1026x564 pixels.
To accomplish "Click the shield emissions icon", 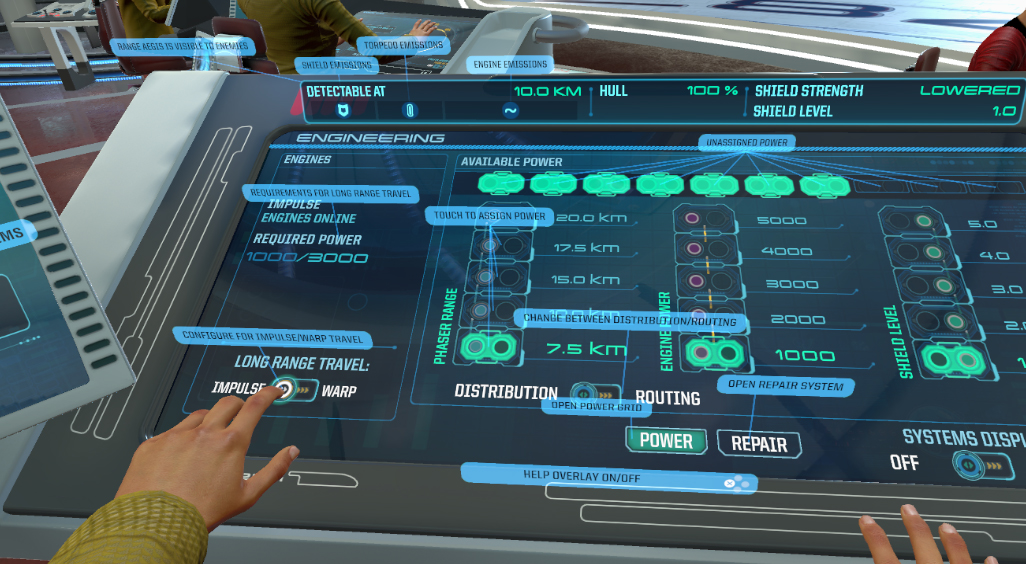I will click(x=342, y=110).
